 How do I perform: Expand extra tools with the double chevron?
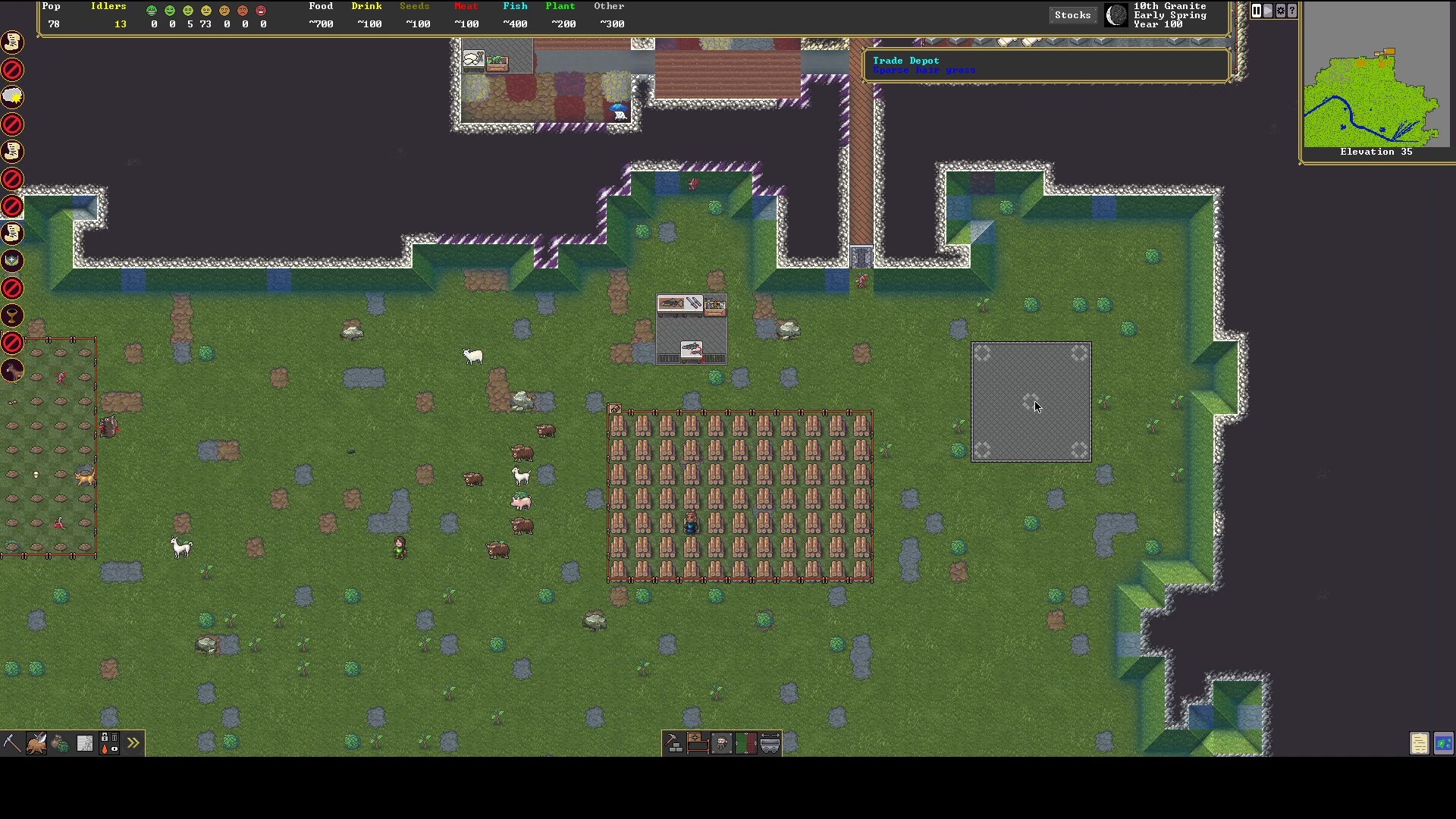[x=133, y=743]
